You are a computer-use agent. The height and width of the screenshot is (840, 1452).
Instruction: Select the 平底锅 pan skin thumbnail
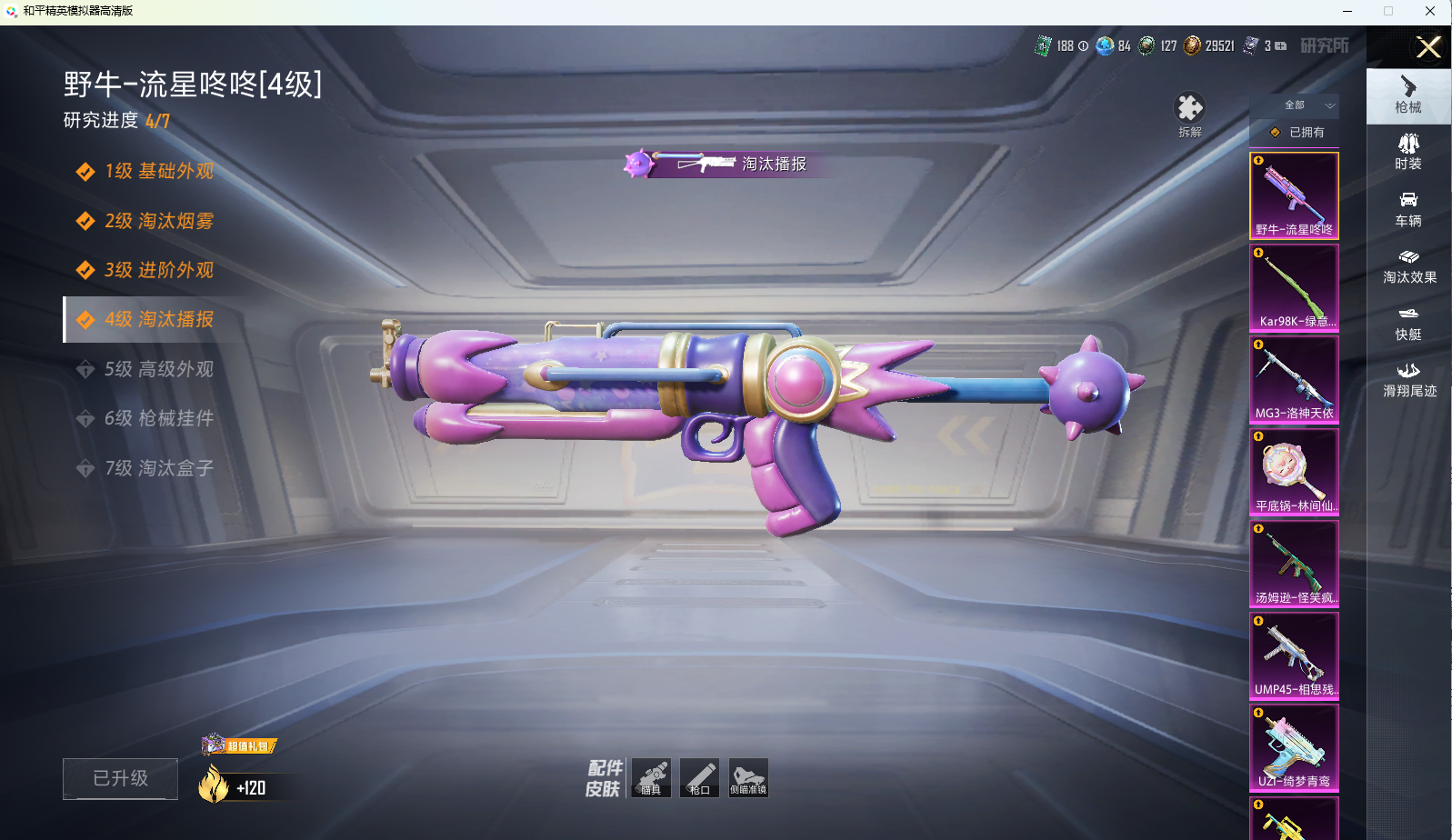coord(1294,472)
